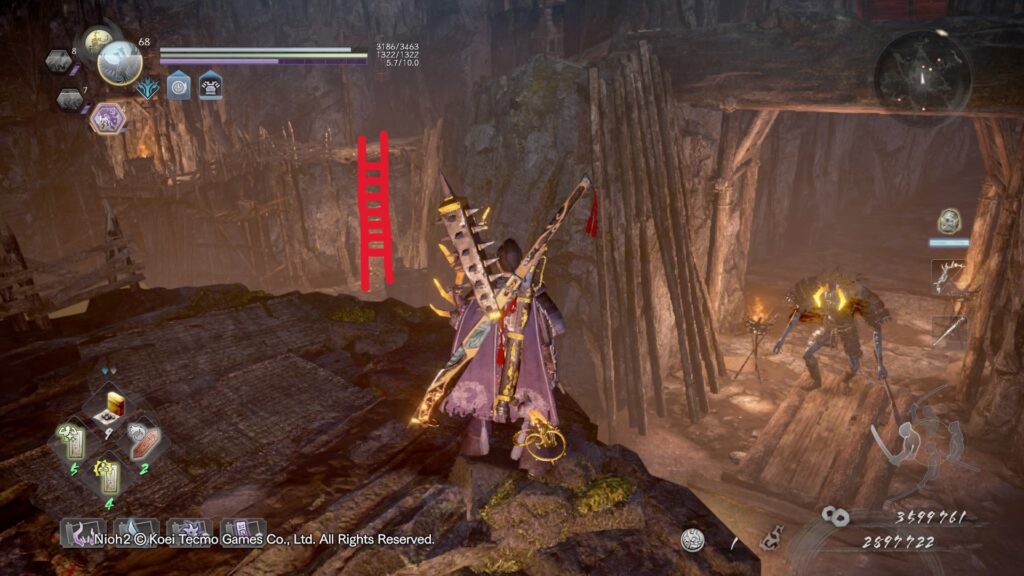Select the equipped spiked club weapon icon
This screenshot has height=576, width=1024.
(x=948, y=277)
